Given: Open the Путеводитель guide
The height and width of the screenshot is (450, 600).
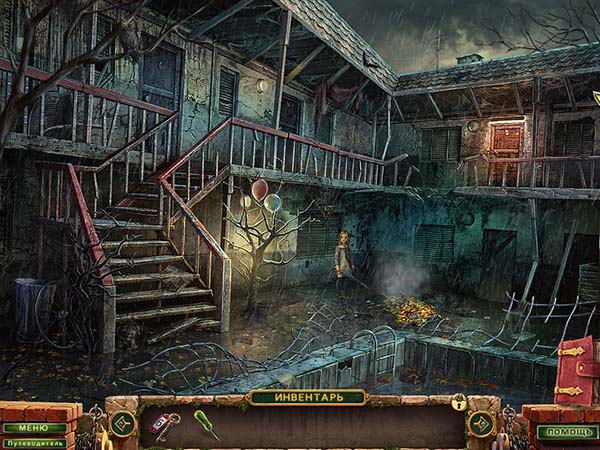Looking at the screenshot, I should [32, 442].
